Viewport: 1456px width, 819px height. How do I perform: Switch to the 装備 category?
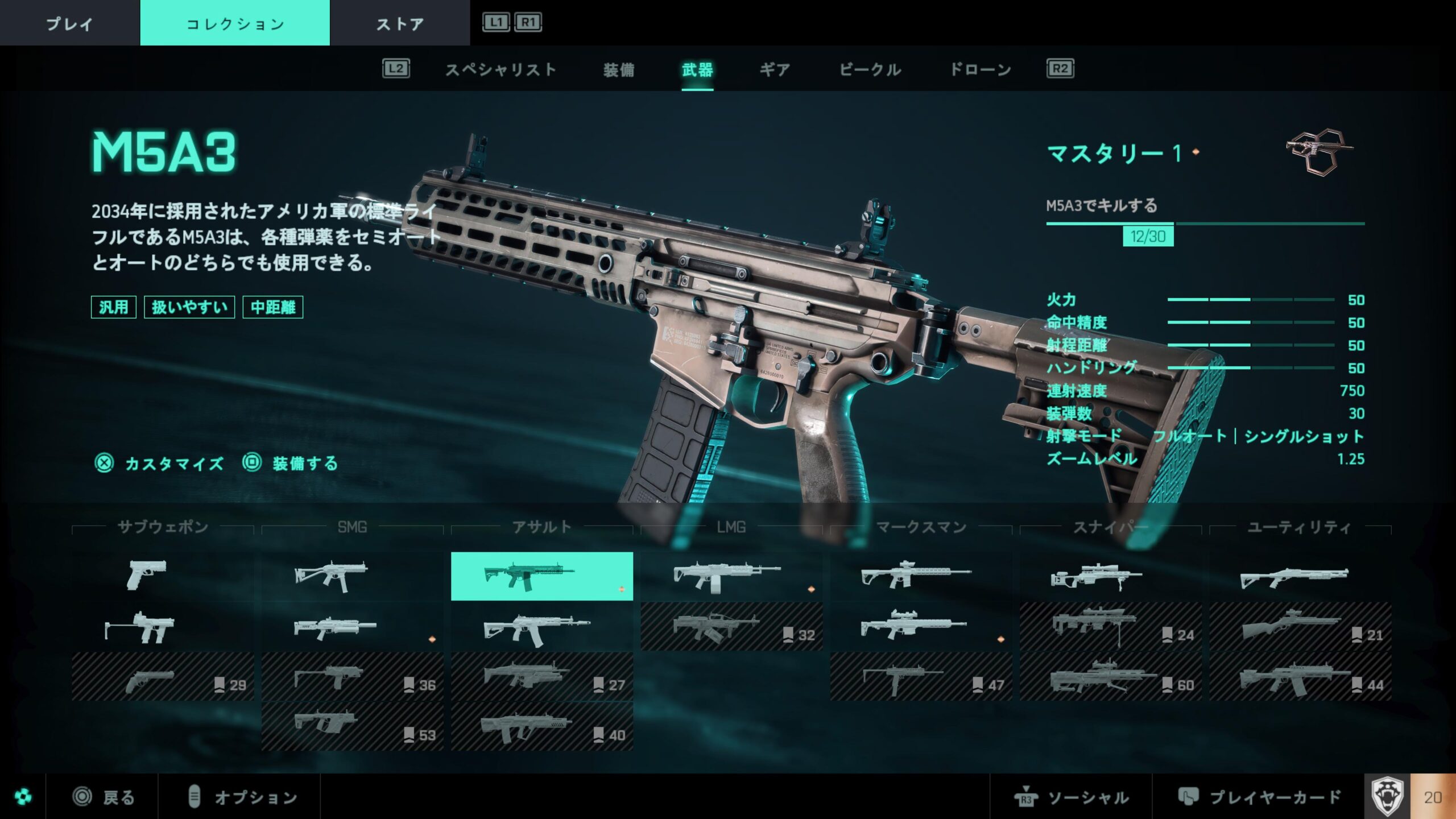[x=618, y=70]
